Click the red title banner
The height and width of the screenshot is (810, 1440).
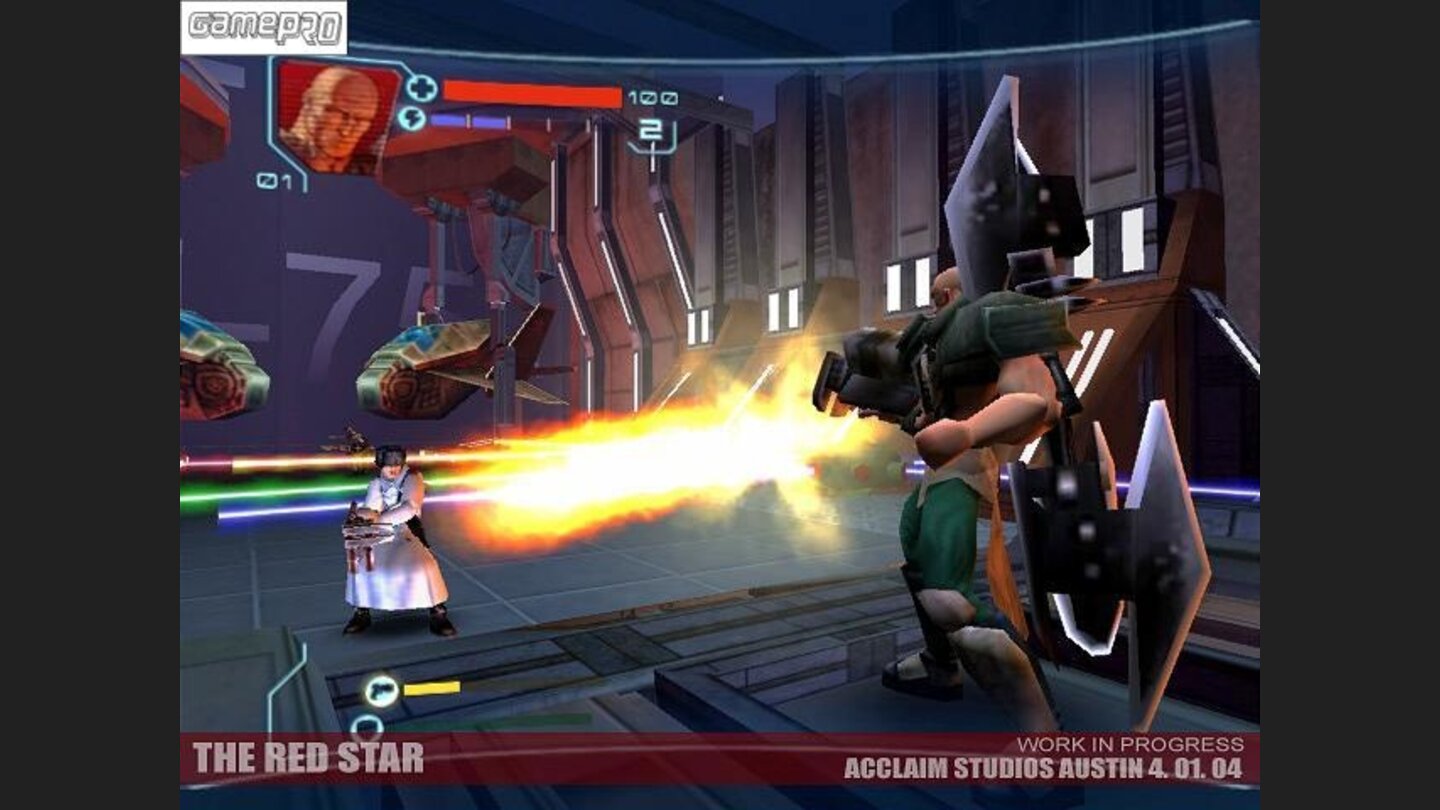click(x=700, y=760)
